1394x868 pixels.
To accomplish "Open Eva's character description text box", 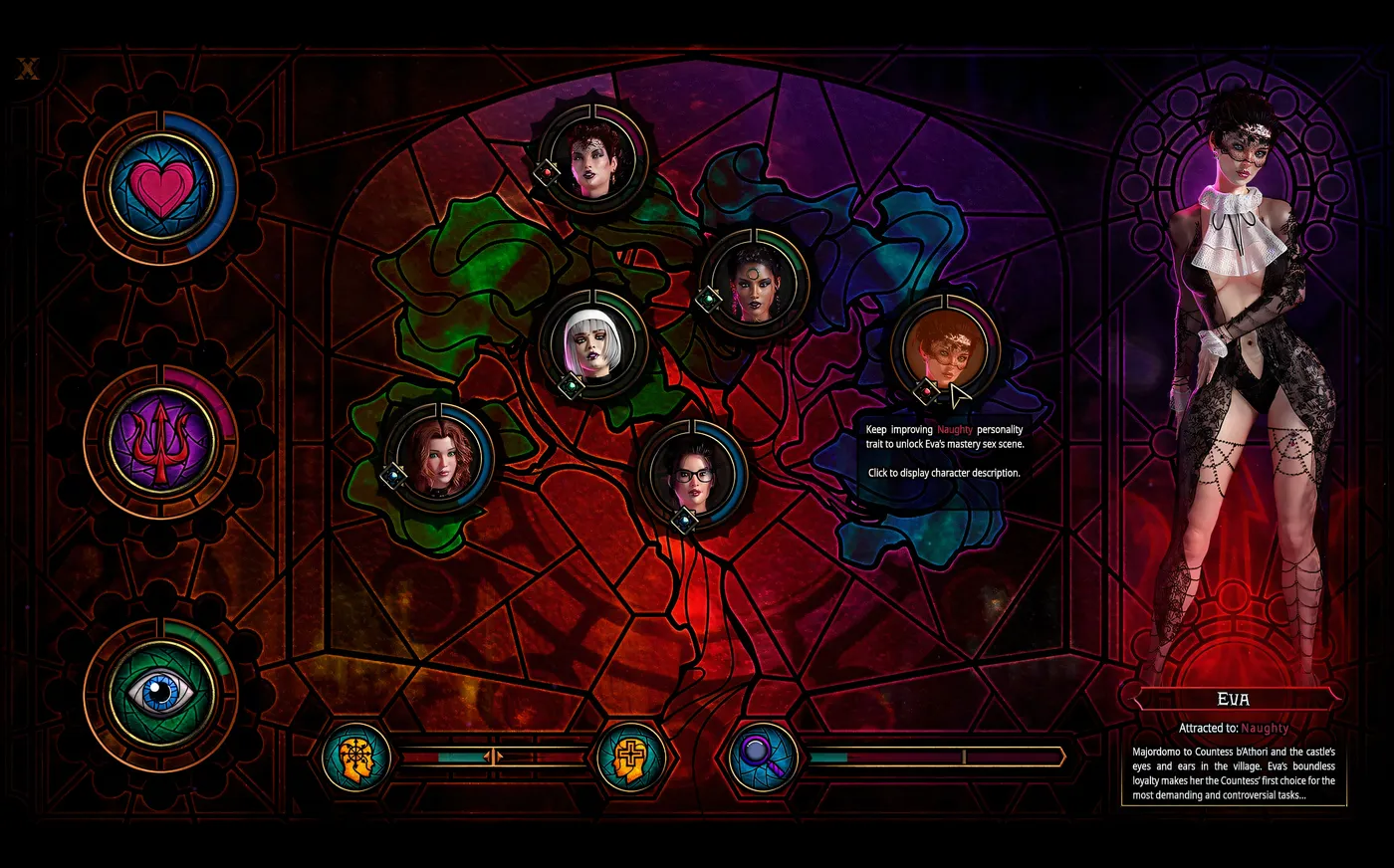I will (1234, 773).
